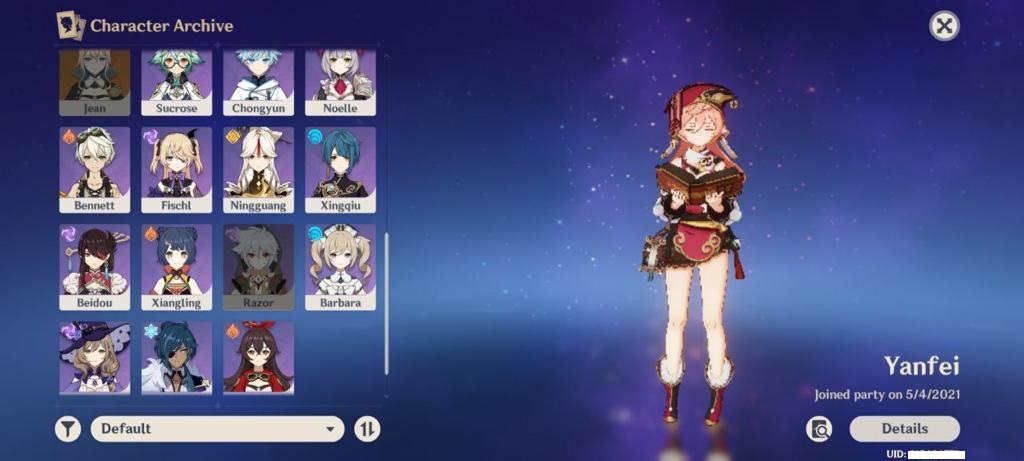Select the Noelle character card
The width and height of the screenshot is (1024, 461).
click(x=340, y=82)
